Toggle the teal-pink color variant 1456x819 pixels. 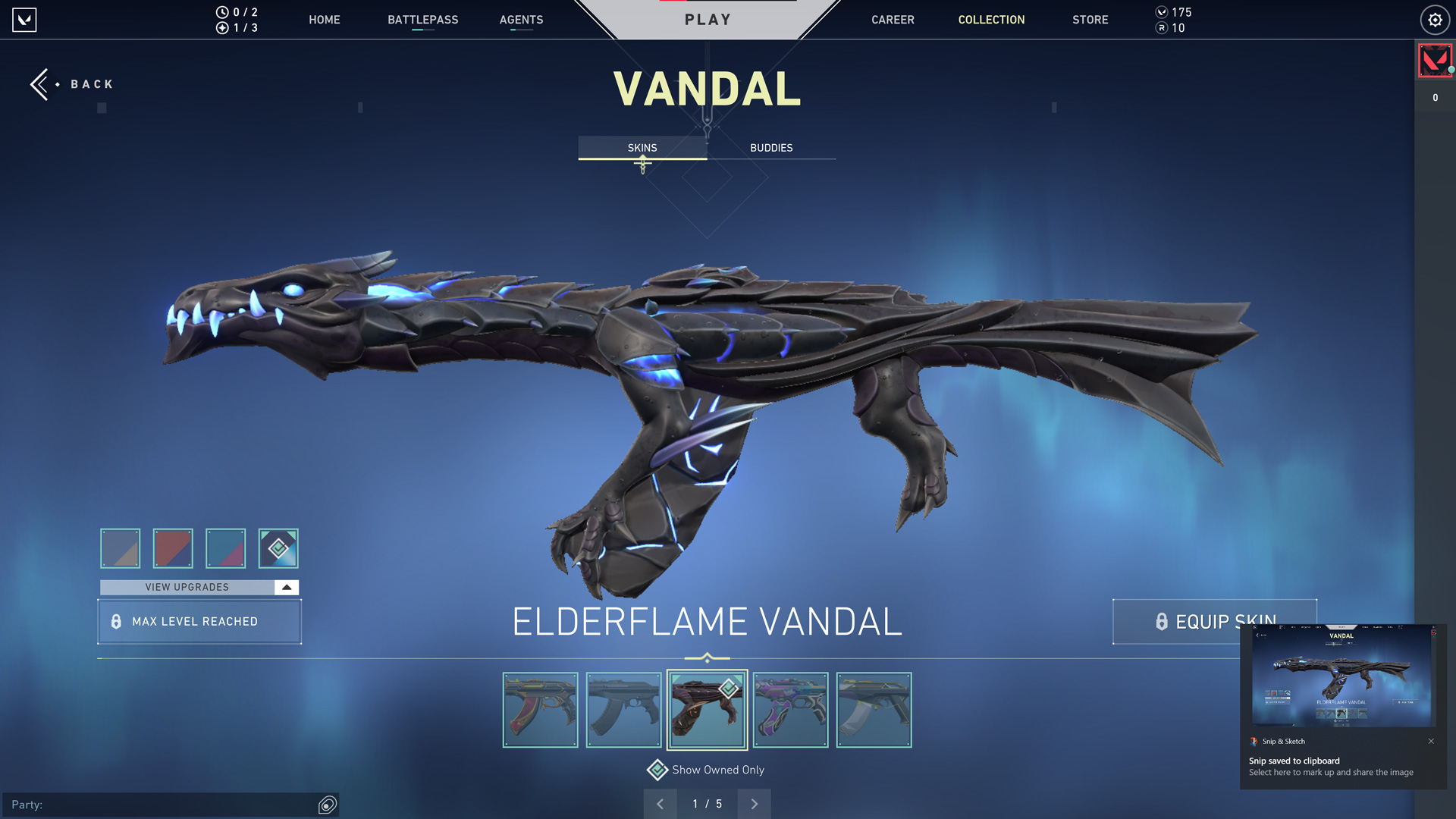(225, 548)
